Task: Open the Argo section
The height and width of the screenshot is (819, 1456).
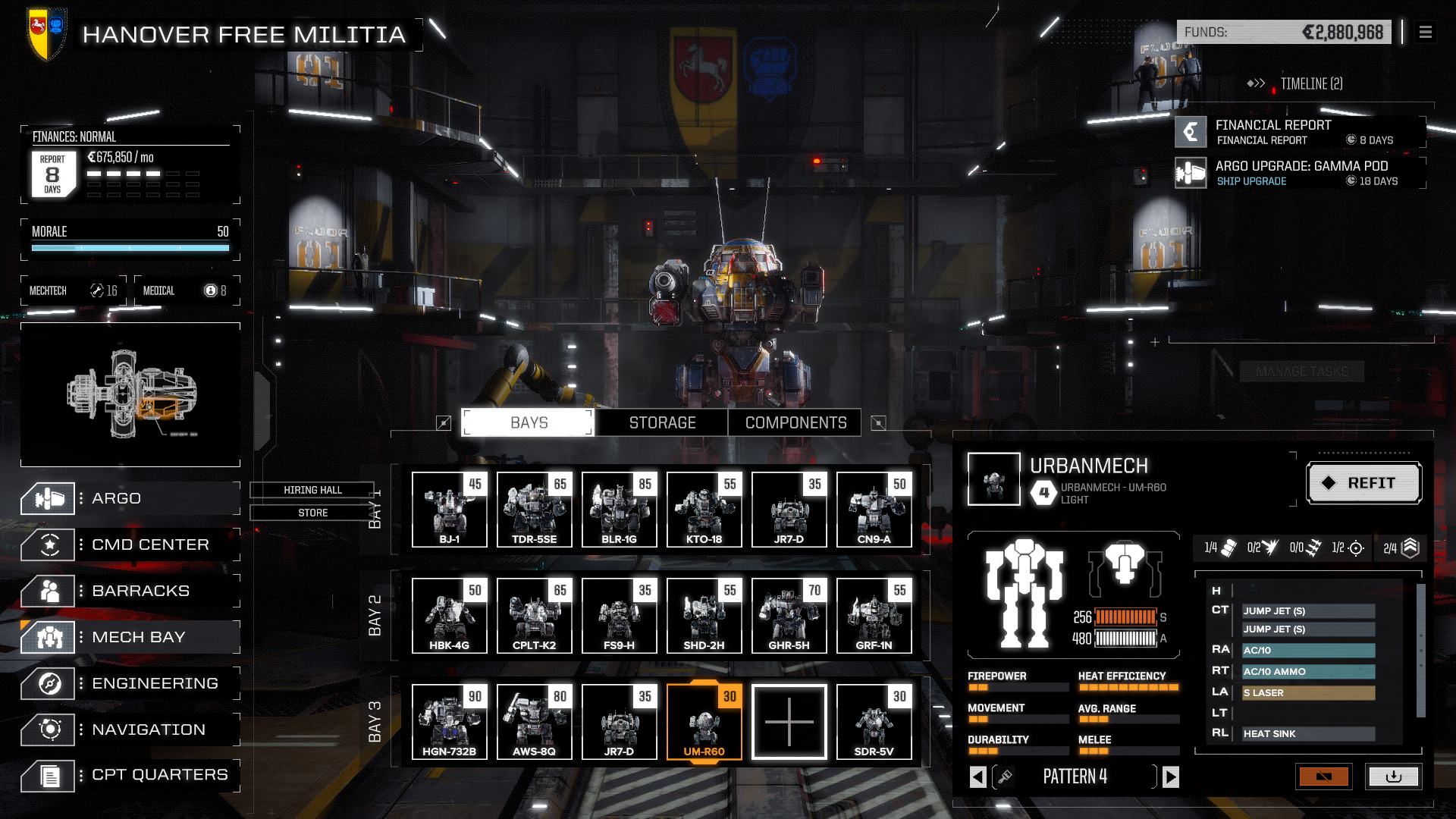Action: pyautogui.click(x=129, y=498)
